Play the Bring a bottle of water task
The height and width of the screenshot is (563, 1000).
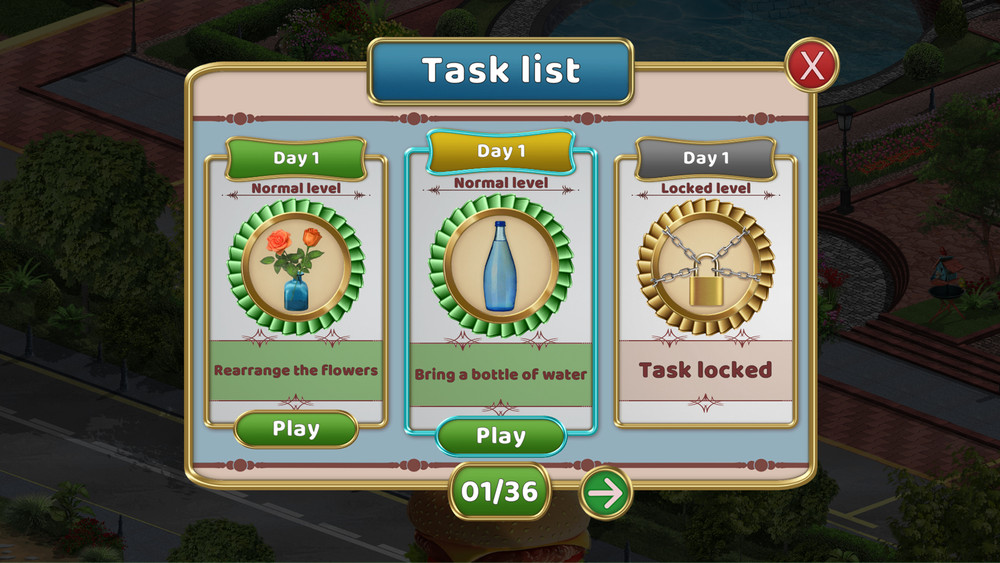click(x=500, y=436)
